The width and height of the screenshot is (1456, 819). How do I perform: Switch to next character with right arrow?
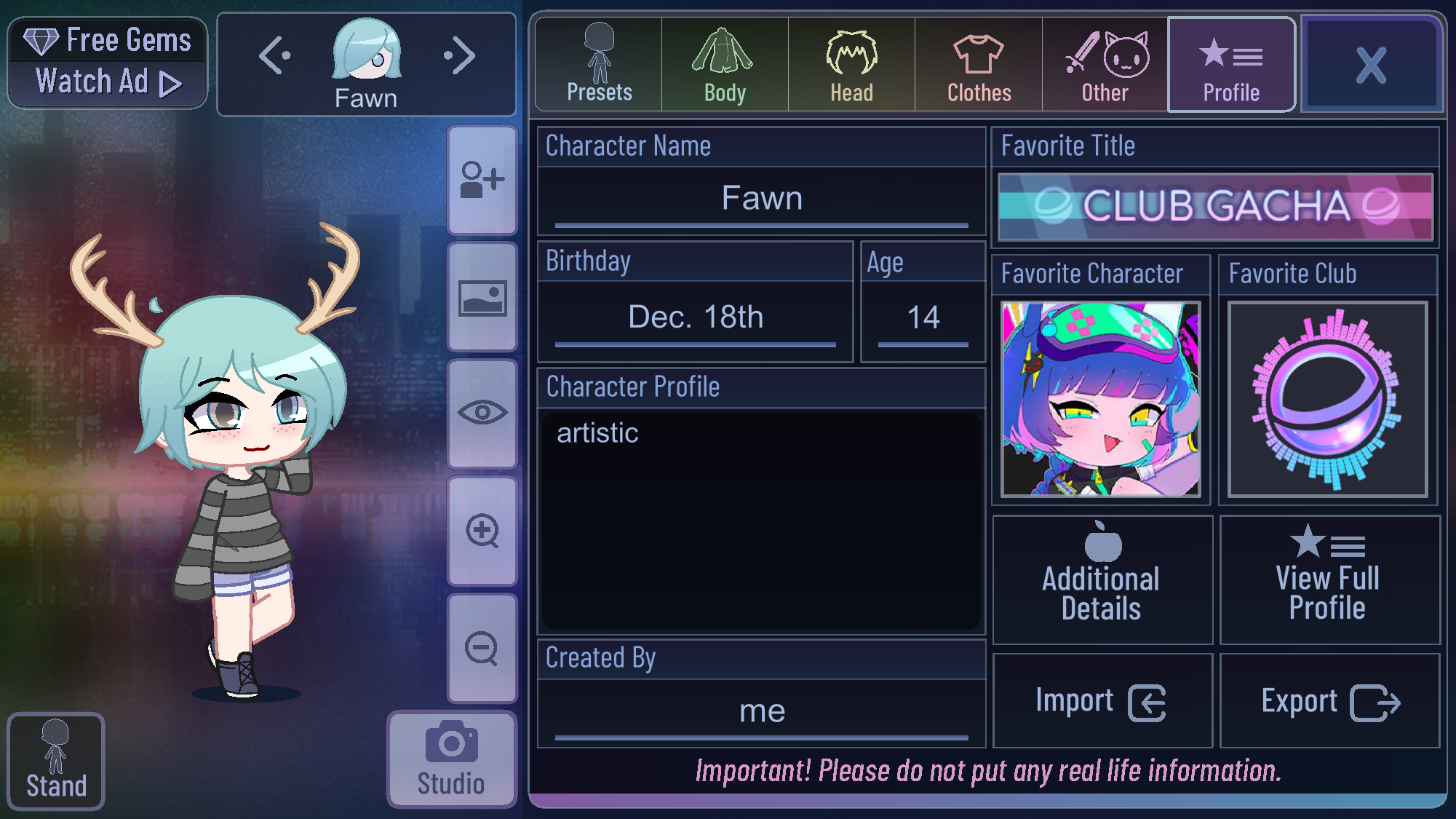459,56
